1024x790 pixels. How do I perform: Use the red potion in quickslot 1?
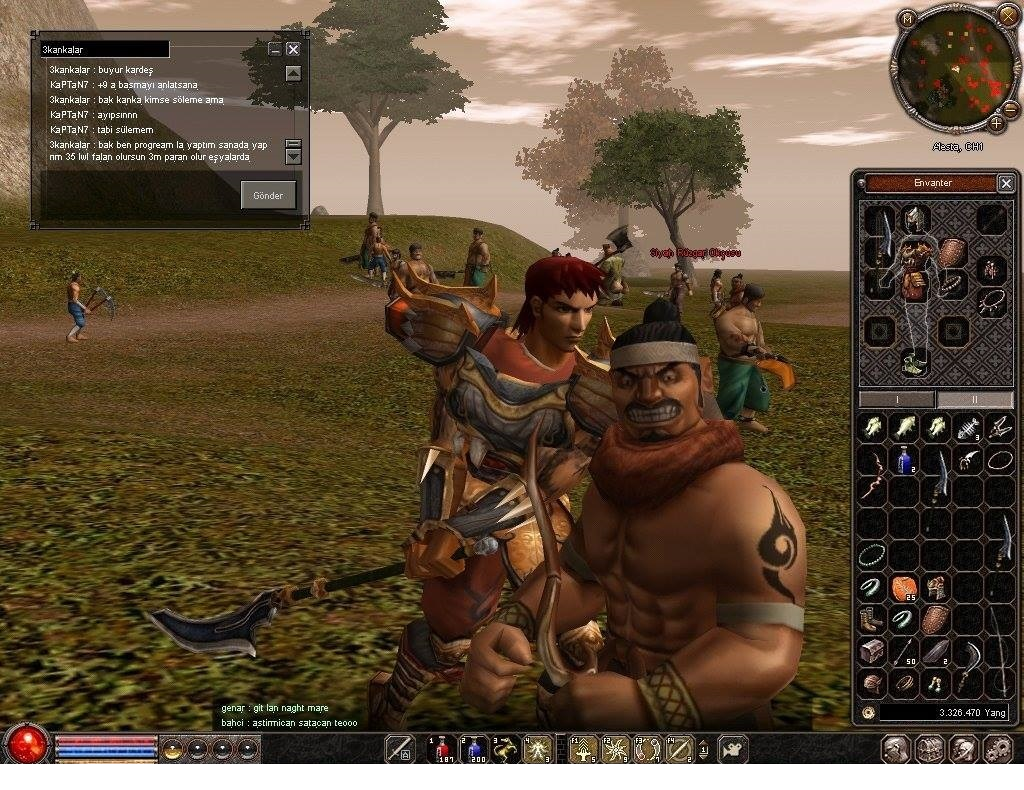point(443,749)
